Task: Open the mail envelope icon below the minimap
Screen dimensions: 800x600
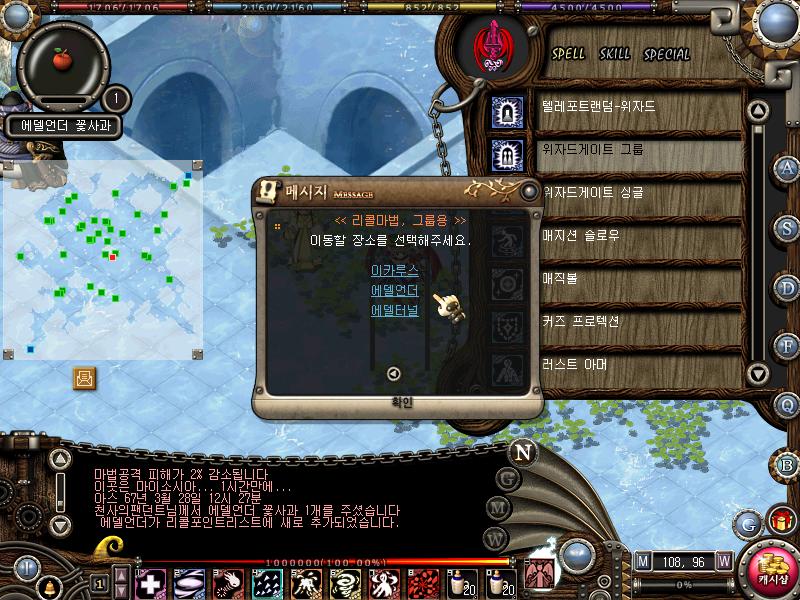Action: pyautogui.click(x=84, y=378)
